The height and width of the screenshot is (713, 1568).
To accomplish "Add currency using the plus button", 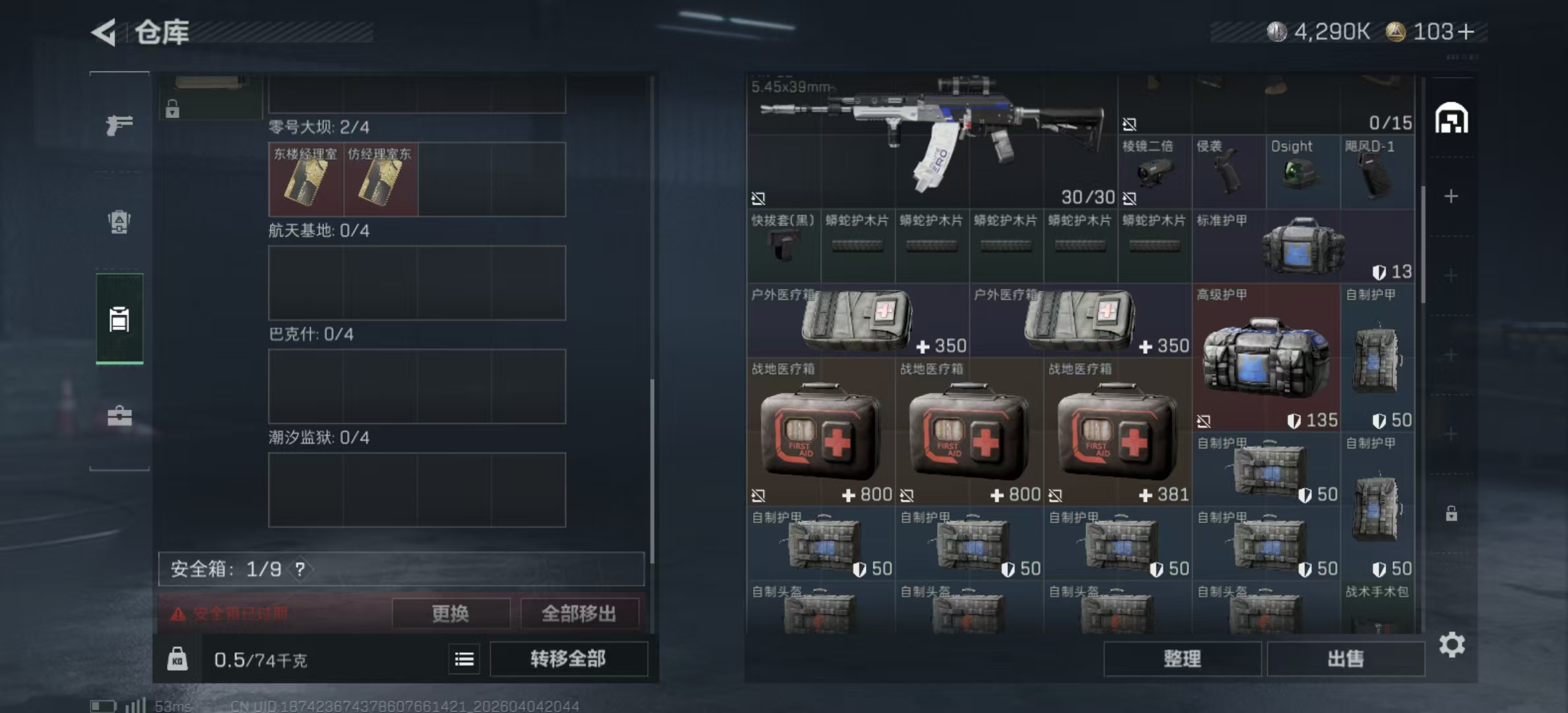I will click(x=1466, y=32).
